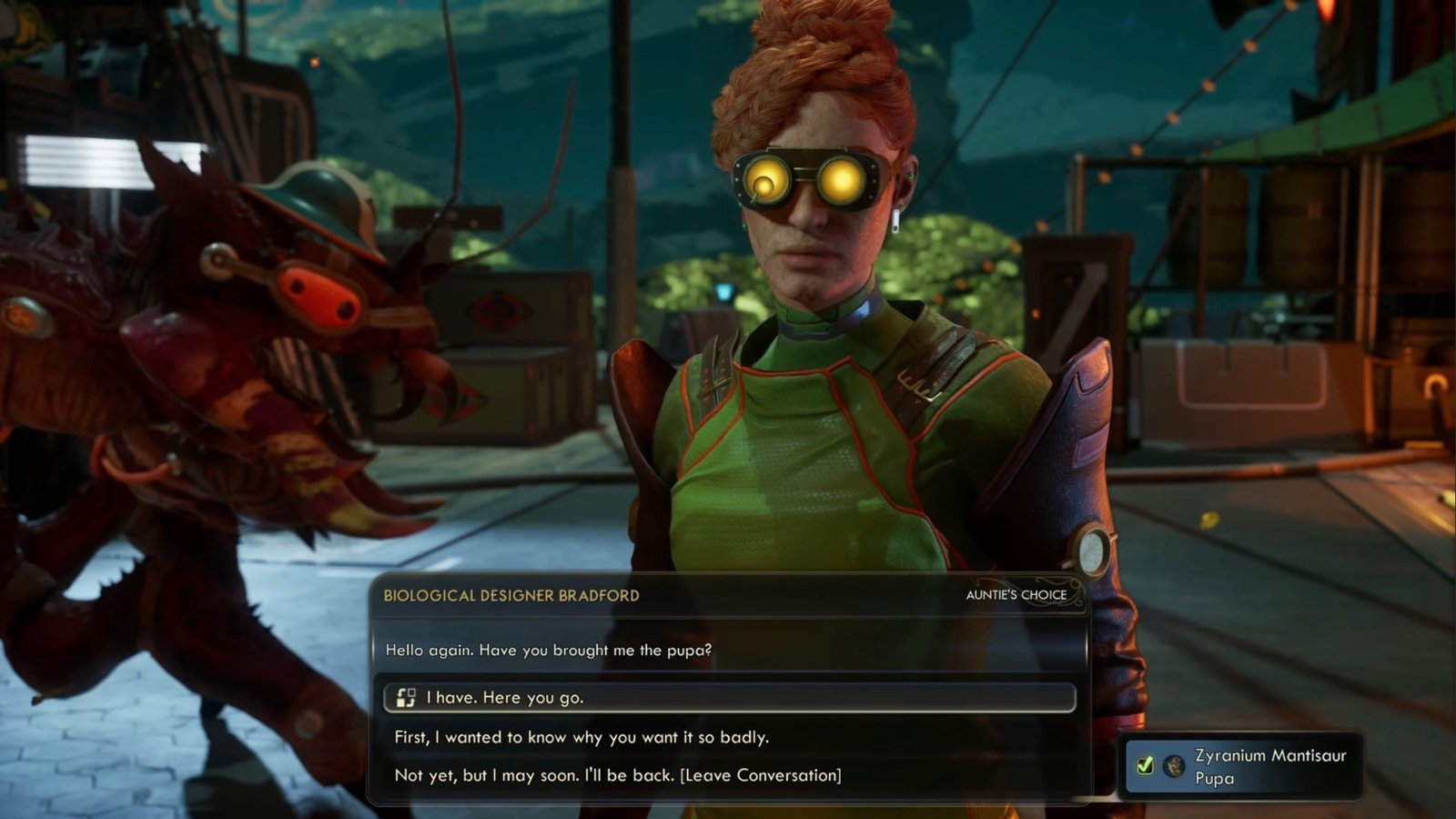
Task: Click the Auntie's Choice quest label
Action: click(x=1017, y=594)
